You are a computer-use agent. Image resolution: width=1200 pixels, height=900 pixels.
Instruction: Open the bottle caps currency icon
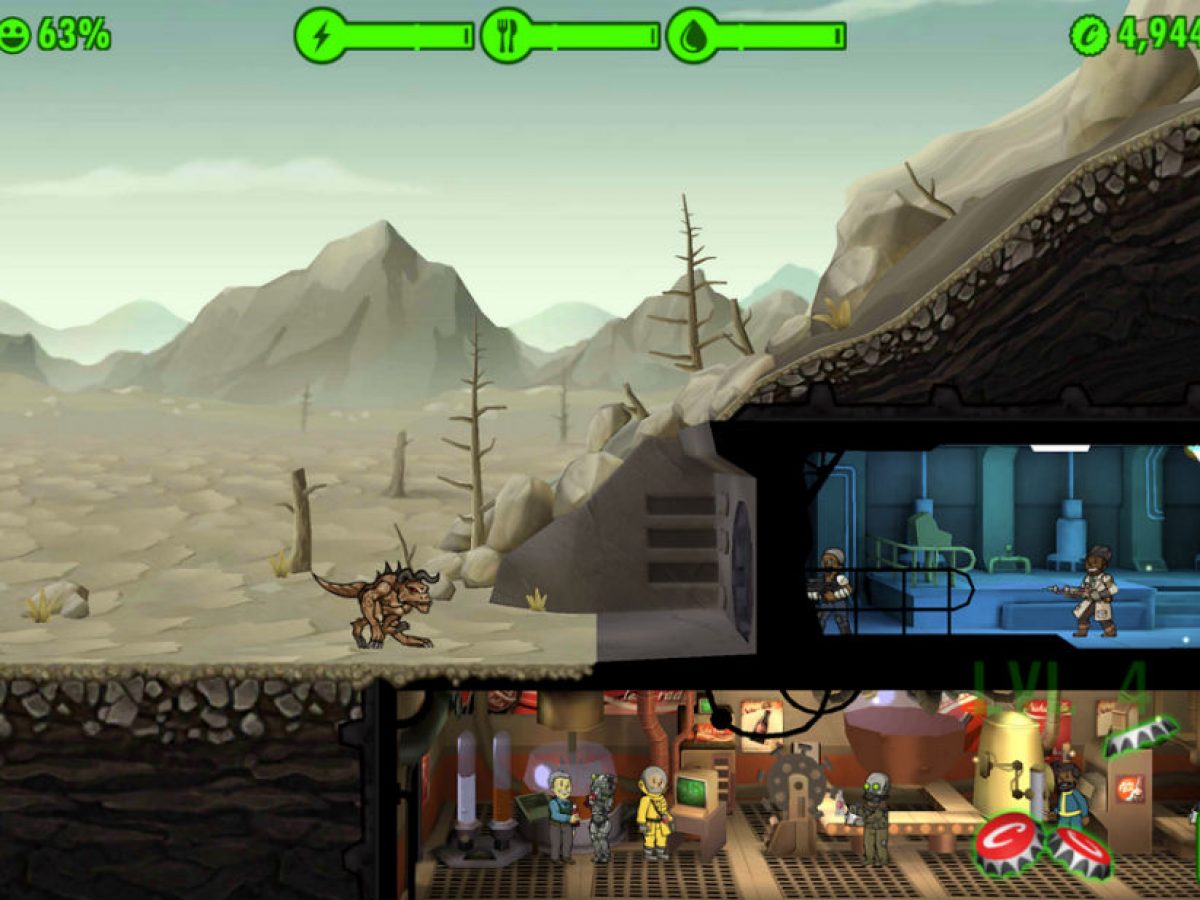(x=1089, y=36)
